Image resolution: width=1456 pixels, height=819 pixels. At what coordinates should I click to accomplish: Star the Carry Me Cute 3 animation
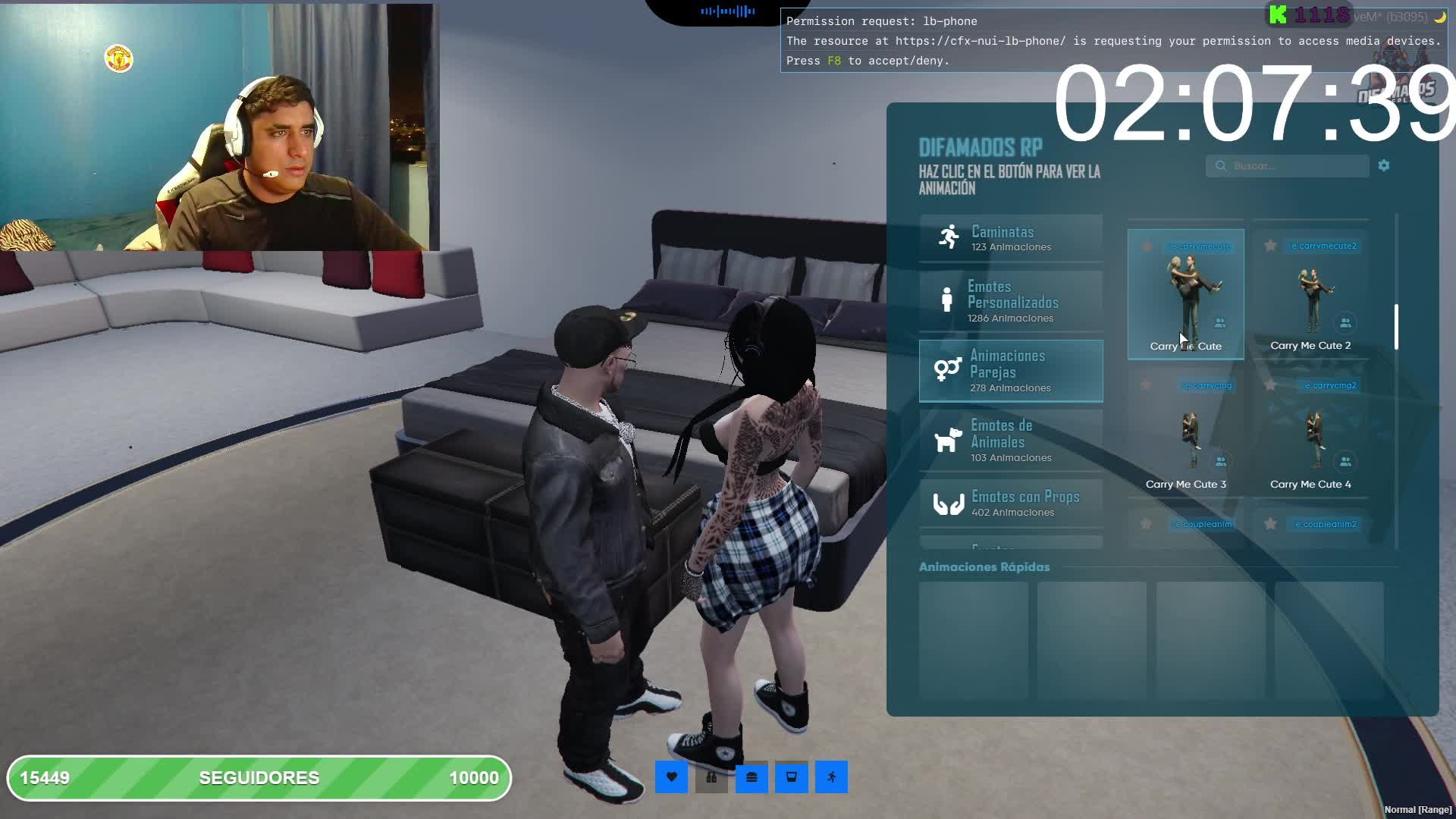tap(1146, 385)
